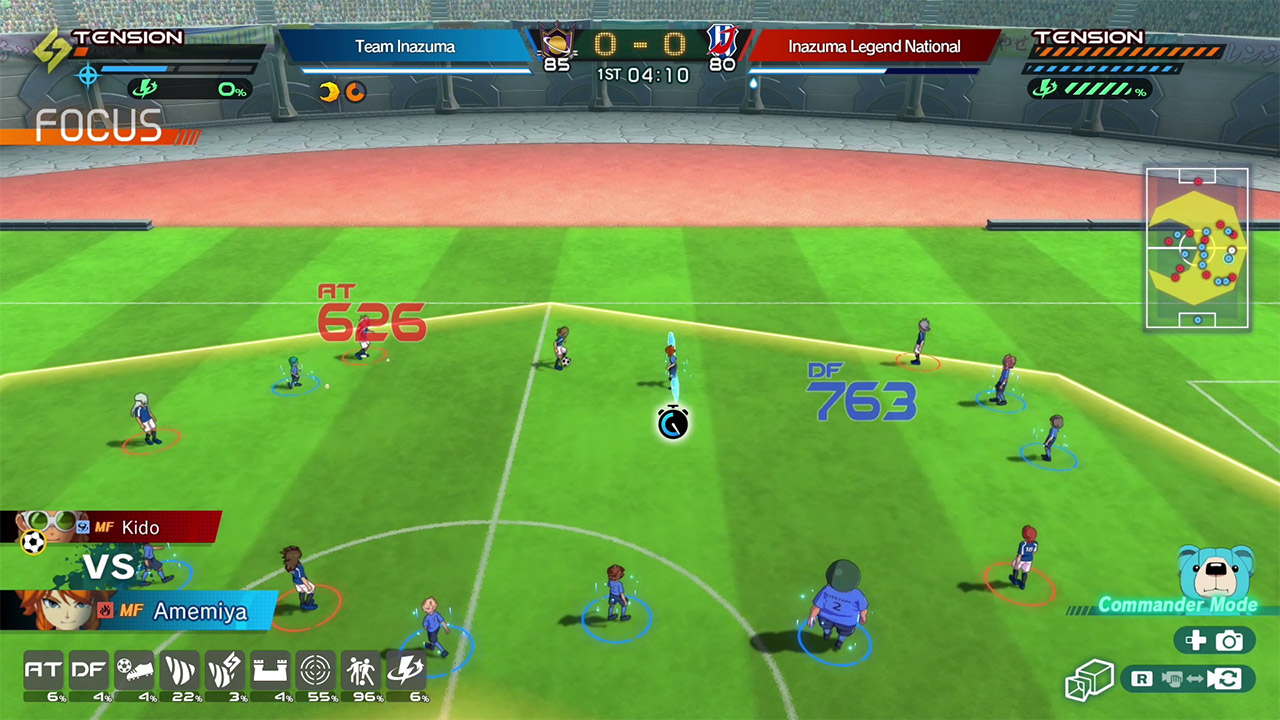Image resolution: width=1280 pixels, height=720 pixels.
Task: Choose the castle wall icon
Action: (270, 670)
